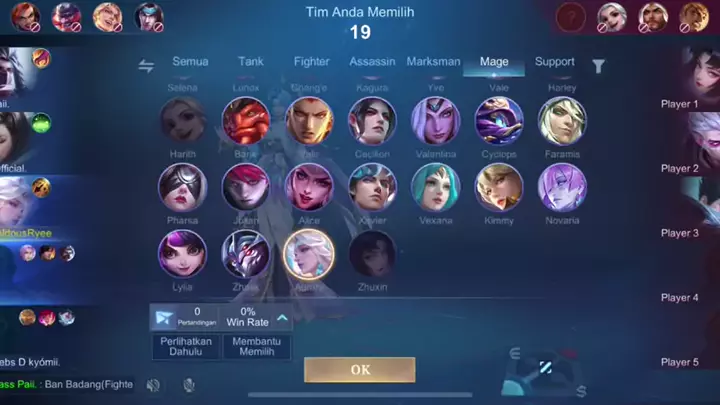This screenshot has height=405, width=720.
Task: Choose the hero Aurora
Action: pos(309,253)
